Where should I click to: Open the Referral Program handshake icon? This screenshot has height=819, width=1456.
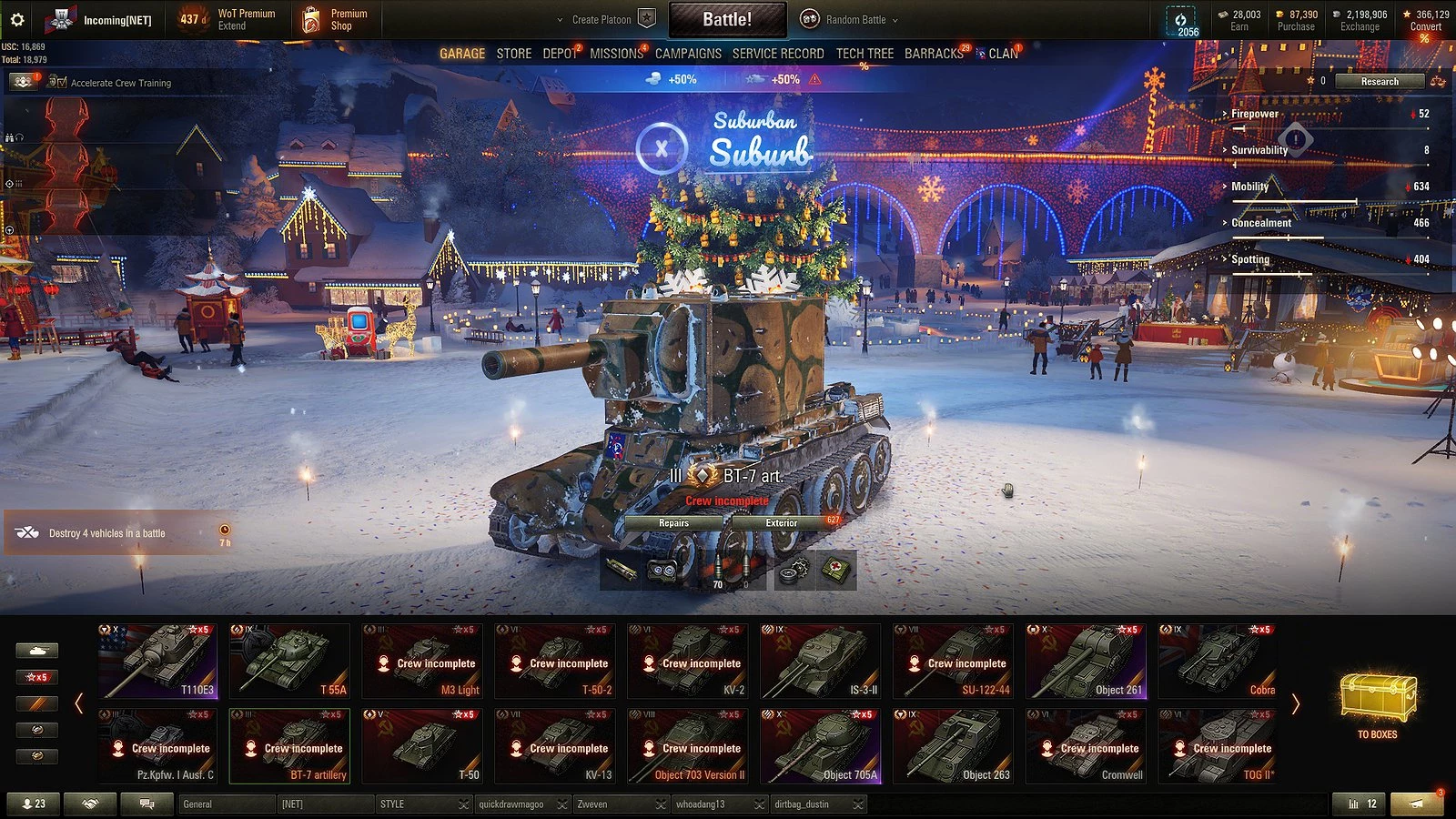[x=91, y=804]
